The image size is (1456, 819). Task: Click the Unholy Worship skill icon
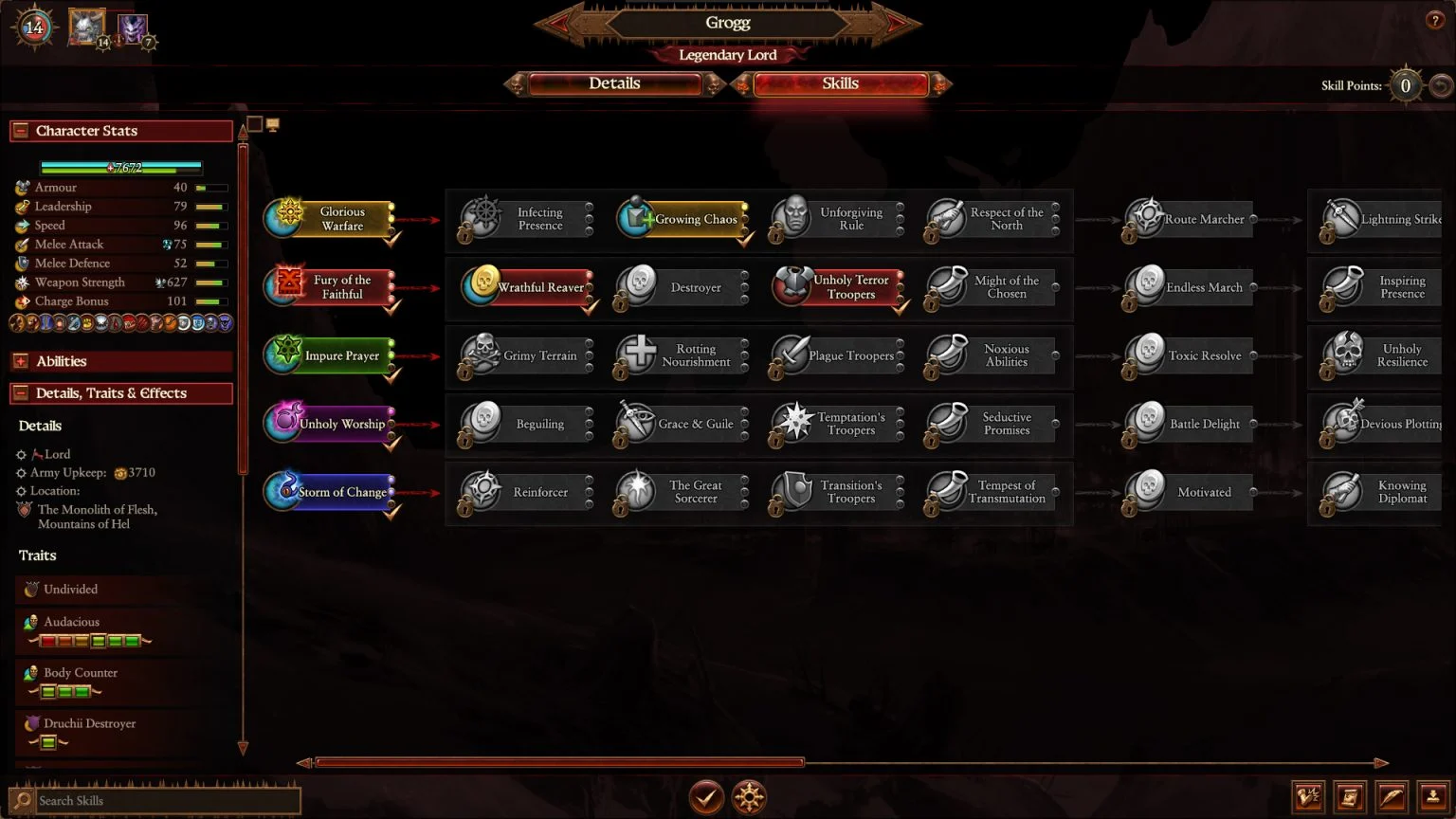pyautogui.click(x=282, y=423)
